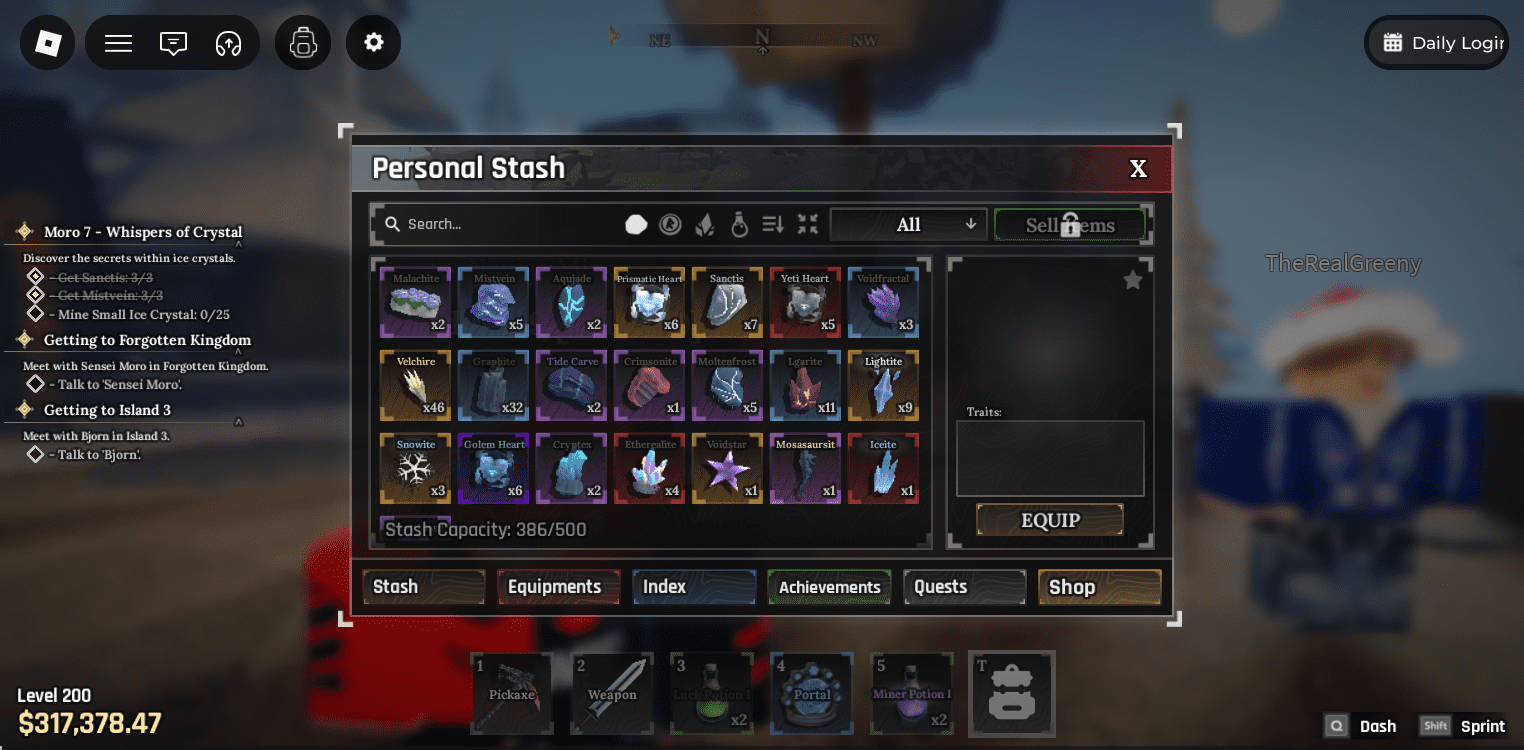Open the All category dropdown
The image size is (1524, 750).
907,224
